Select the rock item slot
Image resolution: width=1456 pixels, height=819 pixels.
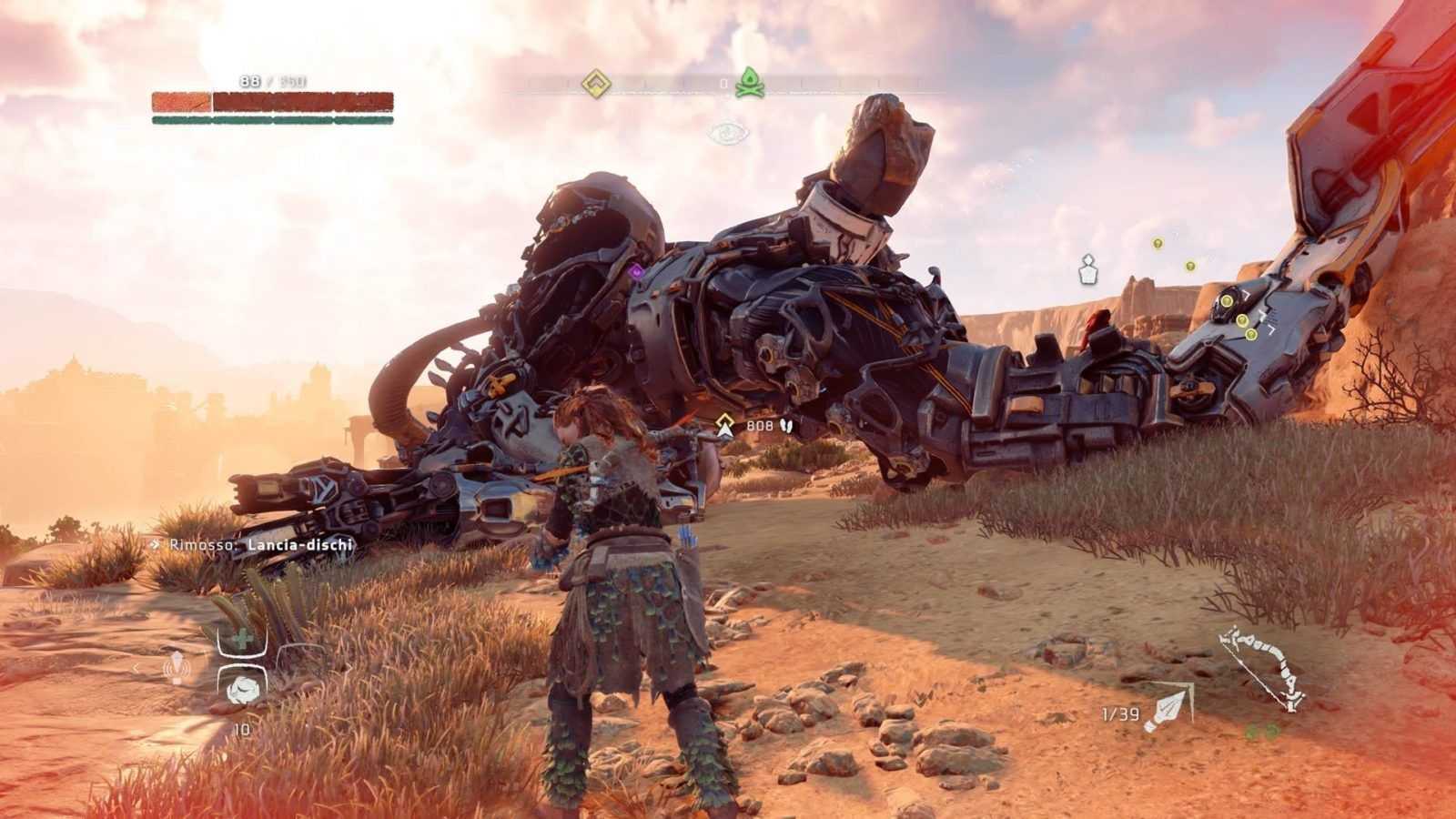click(242, 688)
